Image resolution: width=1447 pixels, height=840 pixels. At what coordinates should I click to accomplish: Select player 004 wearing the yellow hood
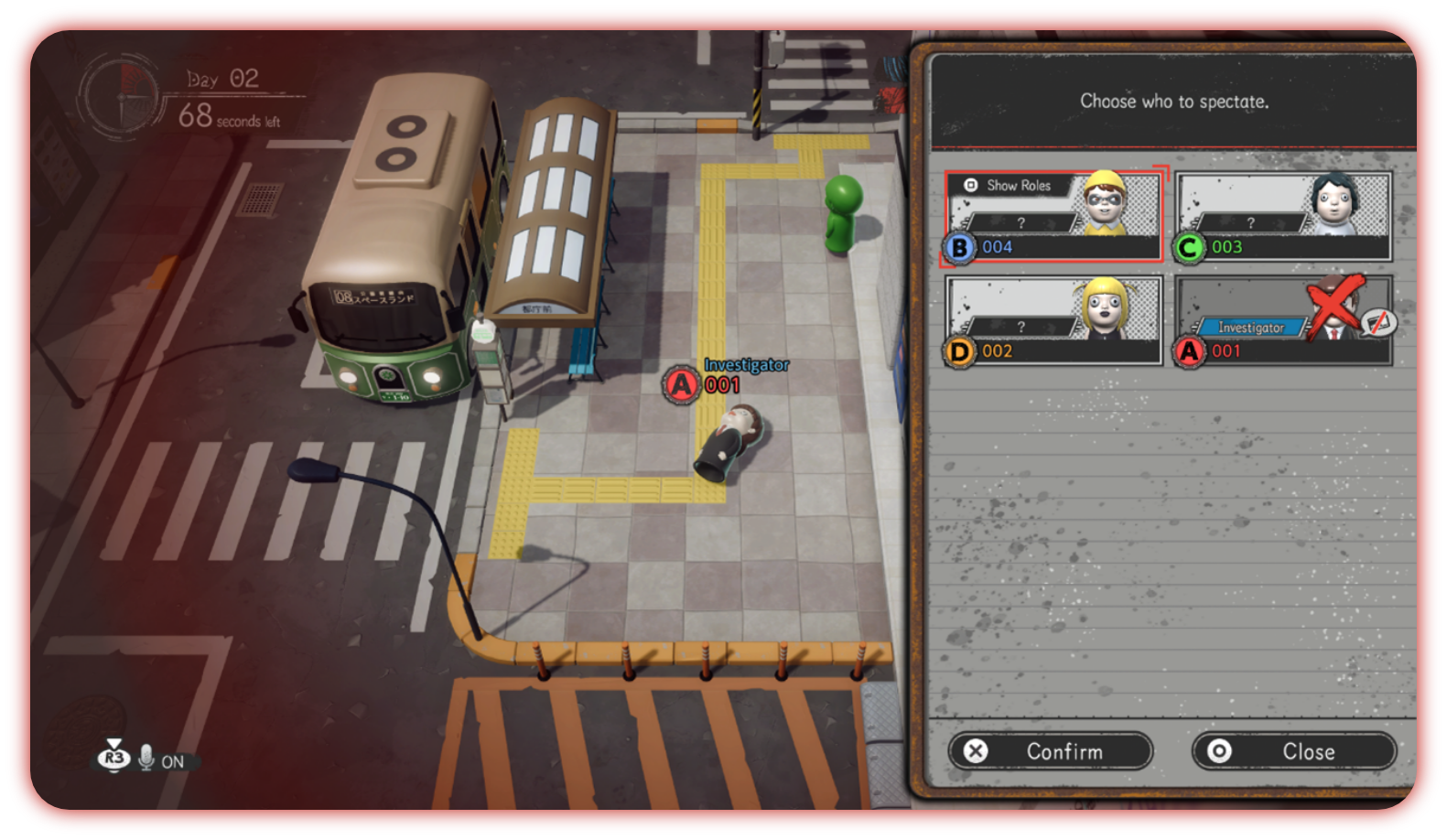pyautogui.click(x=1053, y=215)
